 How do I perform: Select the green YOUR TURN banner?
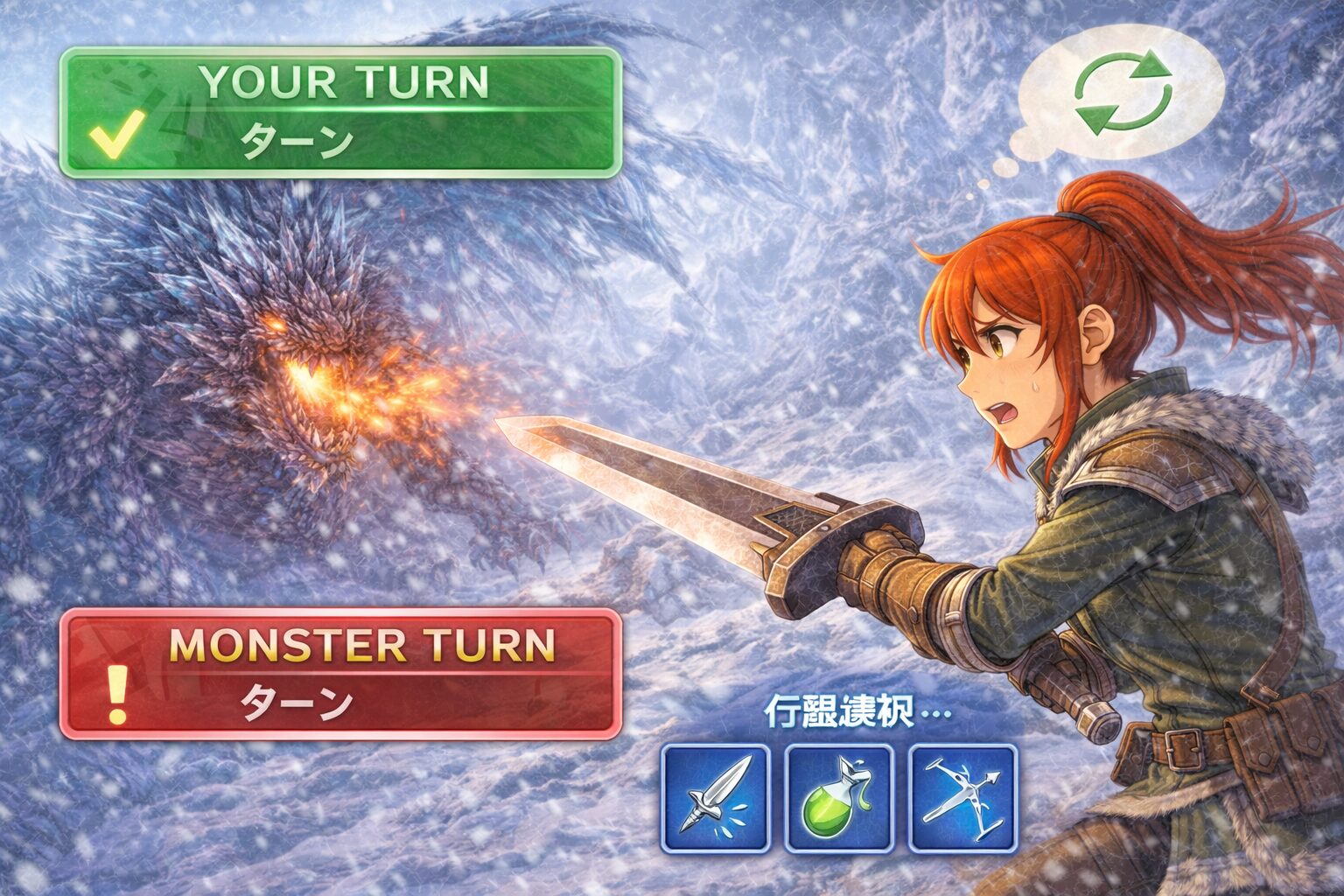pos(340,113)
